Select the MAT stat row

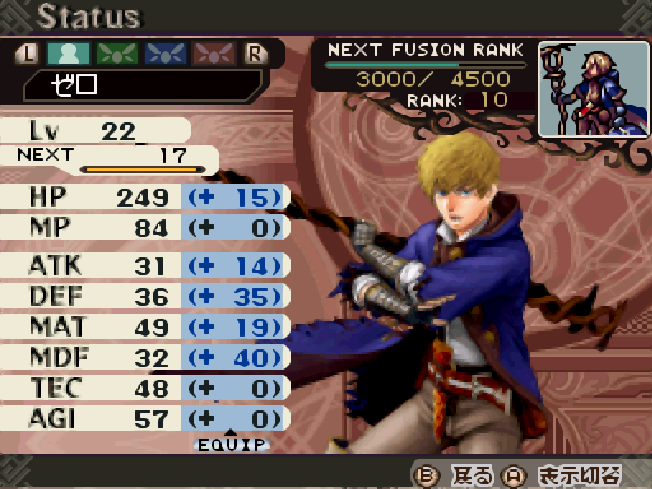(x=145, y=327)
